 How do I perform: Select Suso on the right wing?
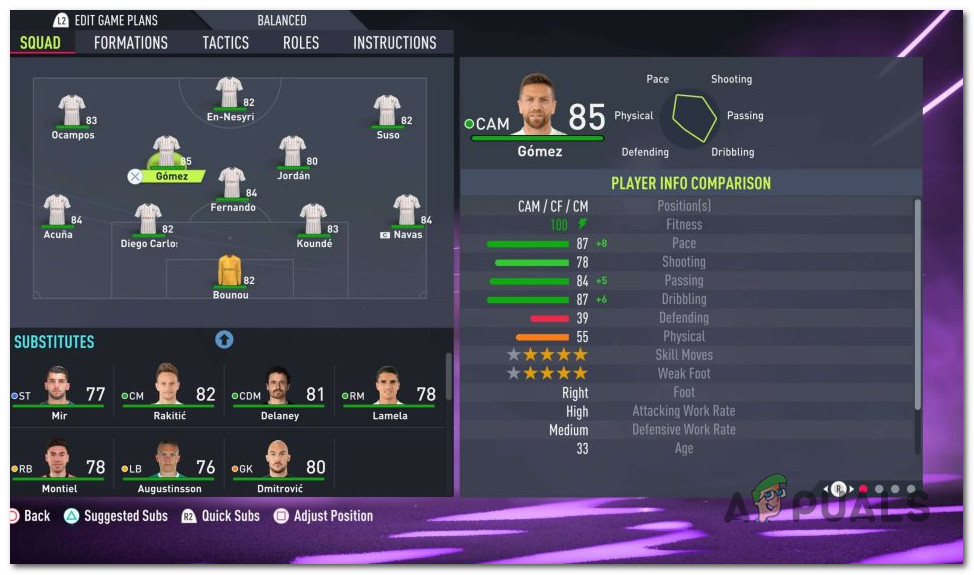[387, 113]
